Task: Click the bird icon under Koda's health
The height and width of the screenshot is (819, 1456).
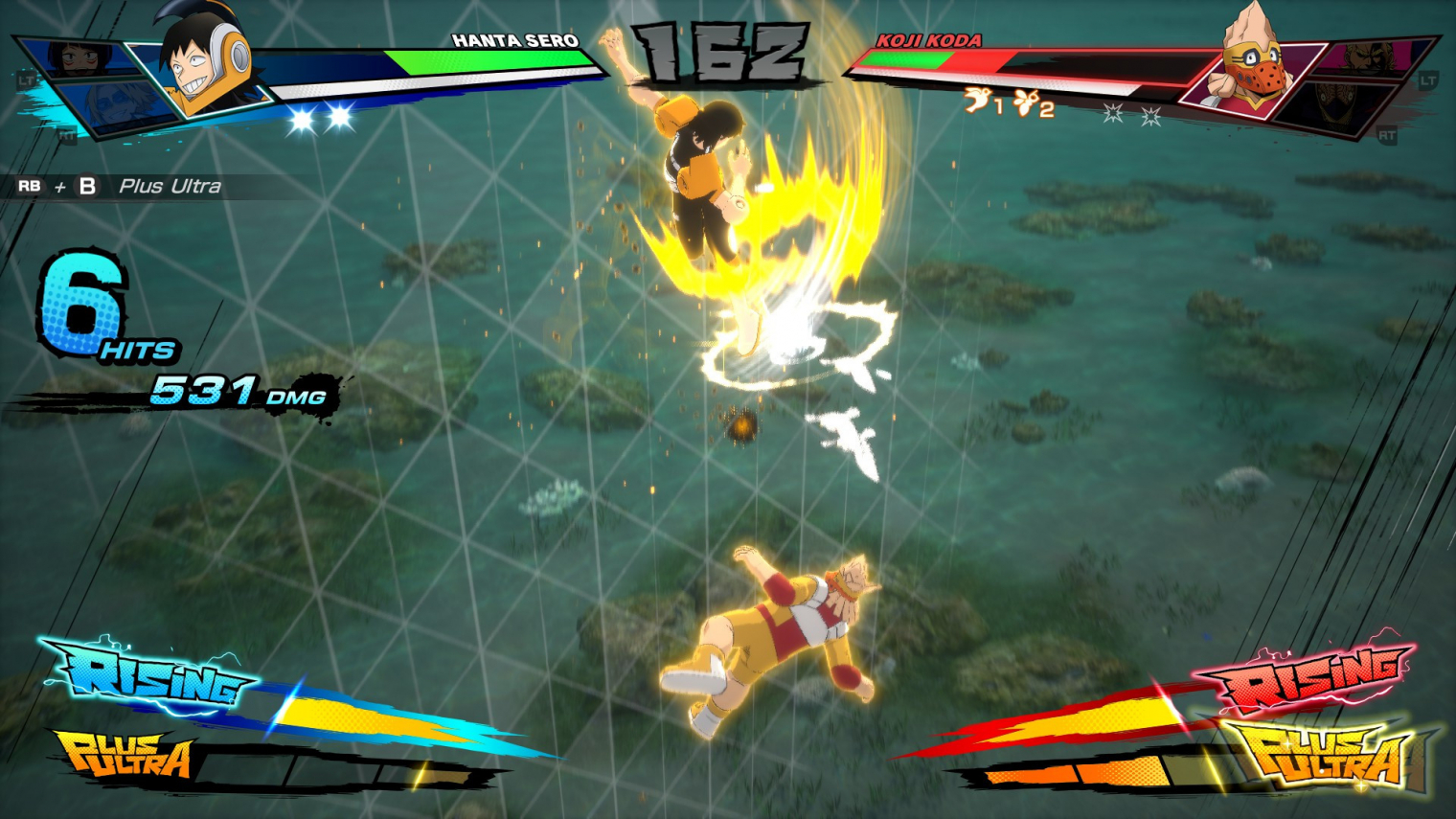Action: [977, 100]
